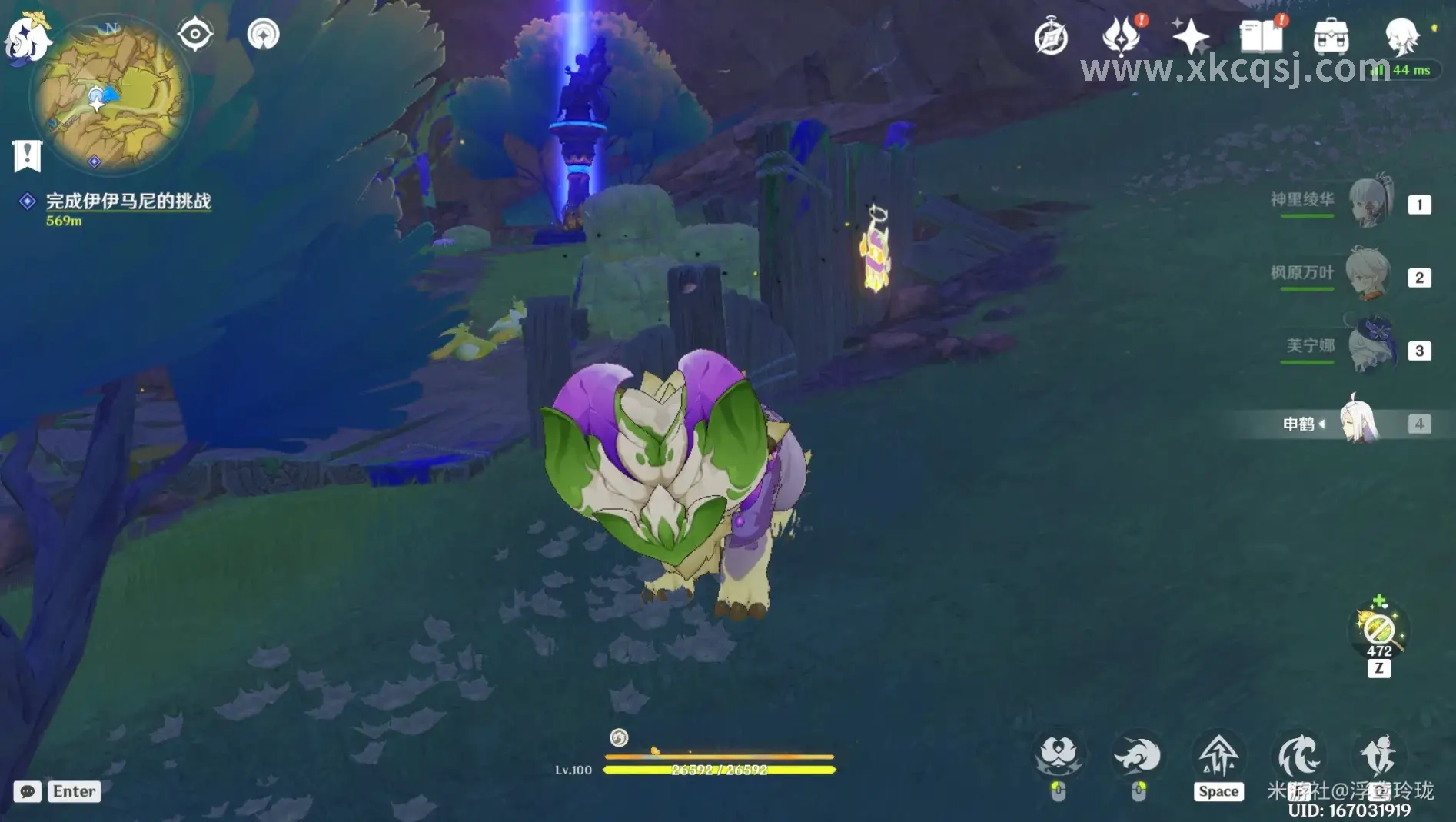Open the character profile head icon

1402,35
